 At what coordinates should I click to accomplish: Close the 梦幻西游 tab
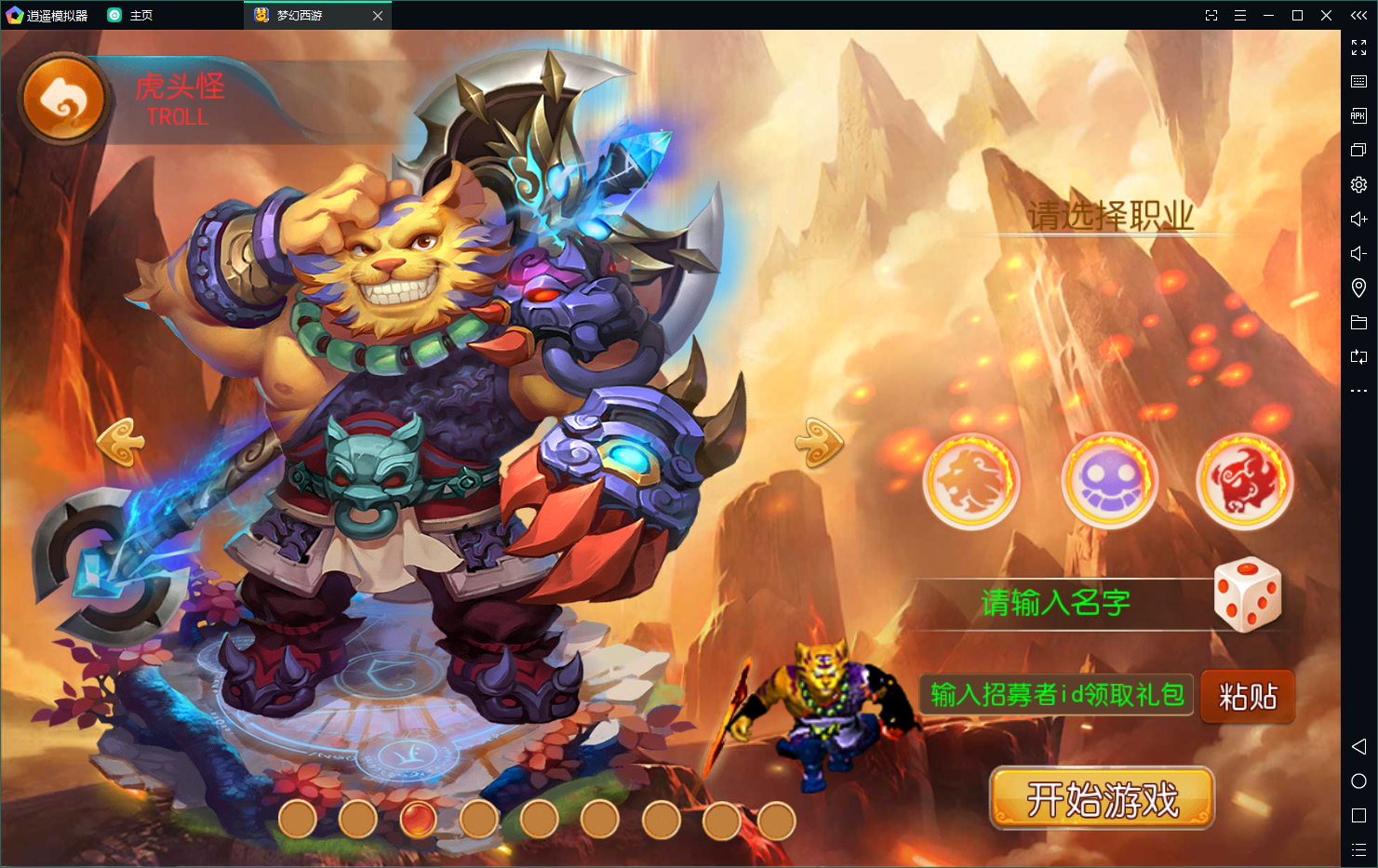click(x=378, y=16)
